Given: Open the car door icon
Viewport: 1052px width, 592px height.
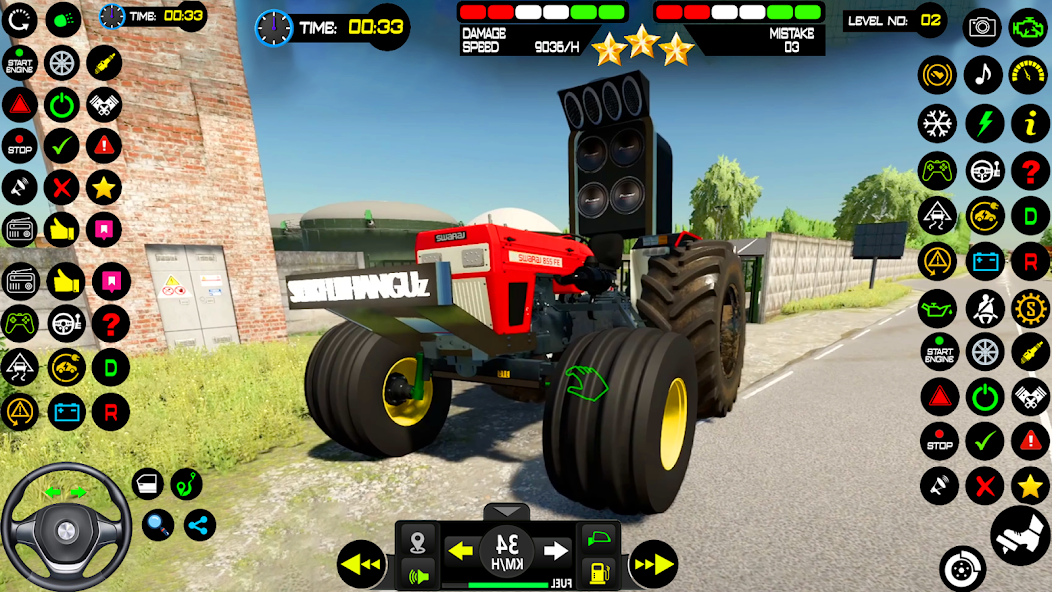Looking at the screenshot, I should point(148,485).
